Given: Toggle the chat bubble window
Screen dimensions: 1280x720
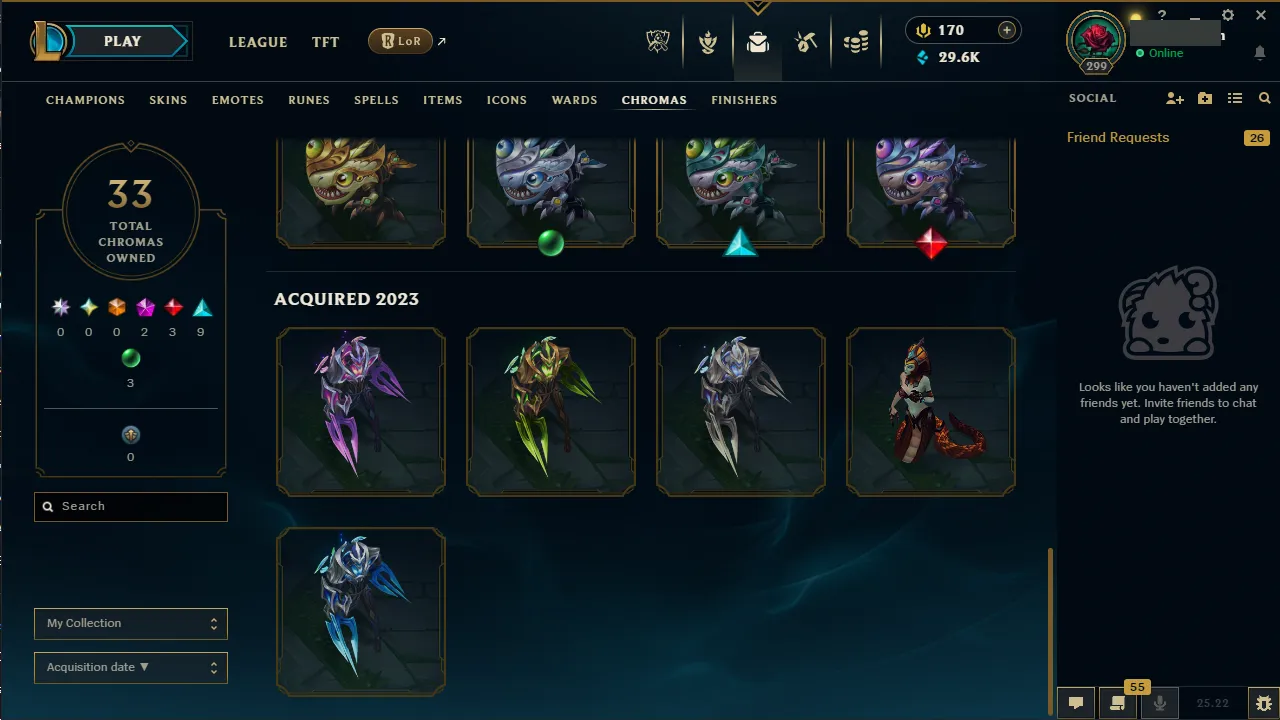Looking at the screenshot, I should [1075, 702].
